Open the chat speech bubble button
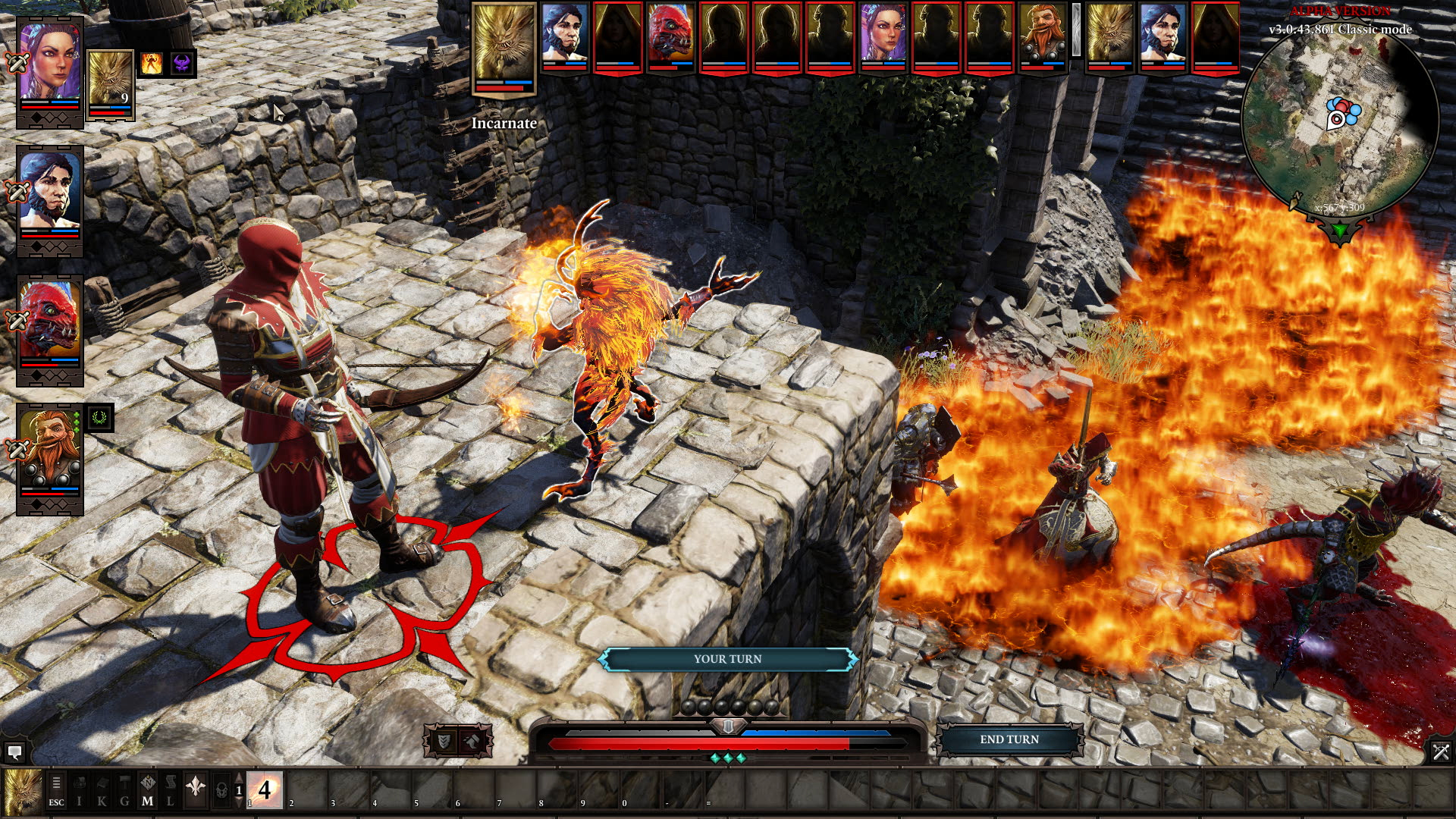Screen dimensions: 1456x819 click(14, 752)
